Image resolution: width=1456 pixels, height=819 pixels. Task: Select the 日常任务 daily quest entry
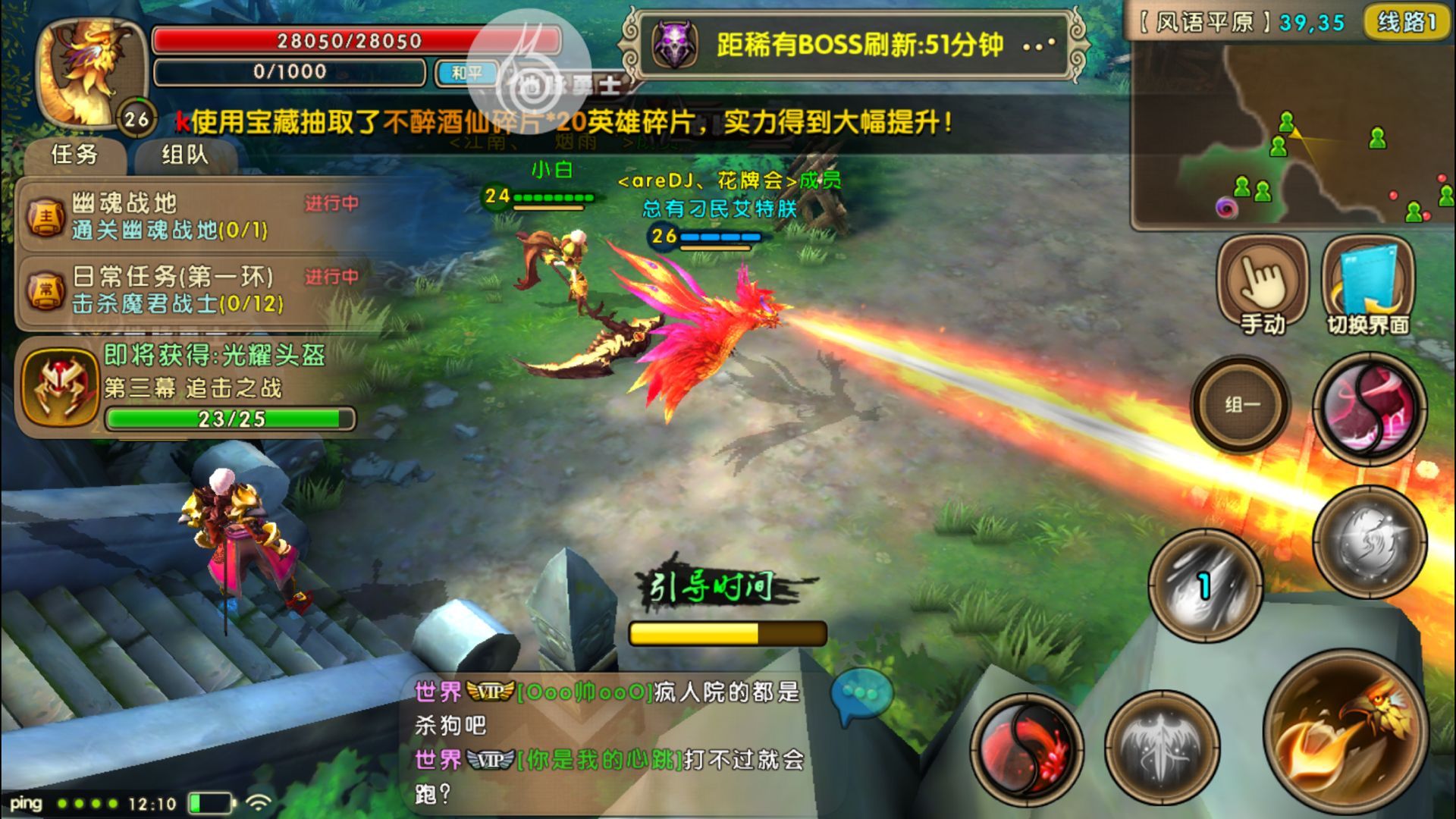point(190,290)
